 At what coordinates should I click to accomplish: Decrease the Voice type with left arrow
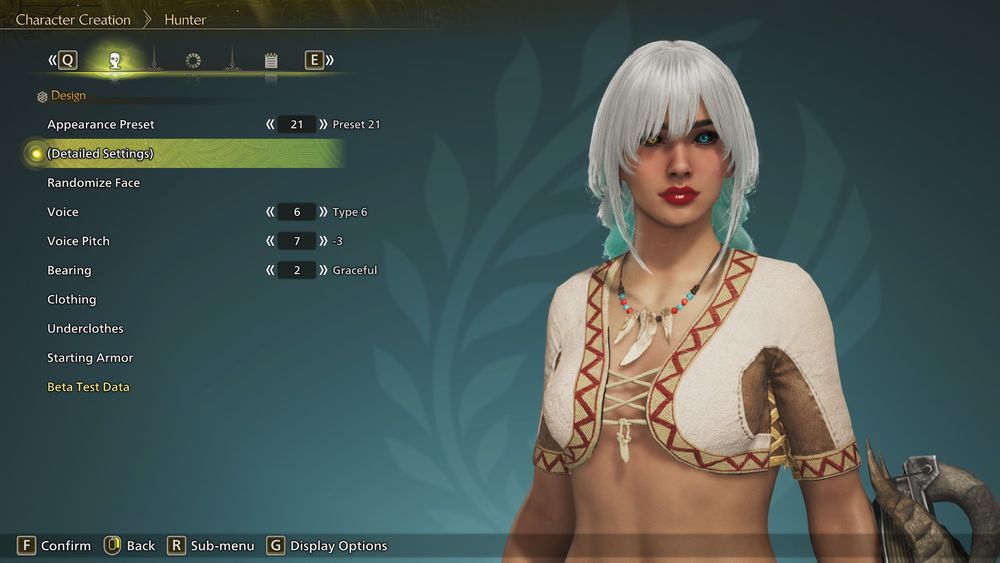click(x=270, y=212)
